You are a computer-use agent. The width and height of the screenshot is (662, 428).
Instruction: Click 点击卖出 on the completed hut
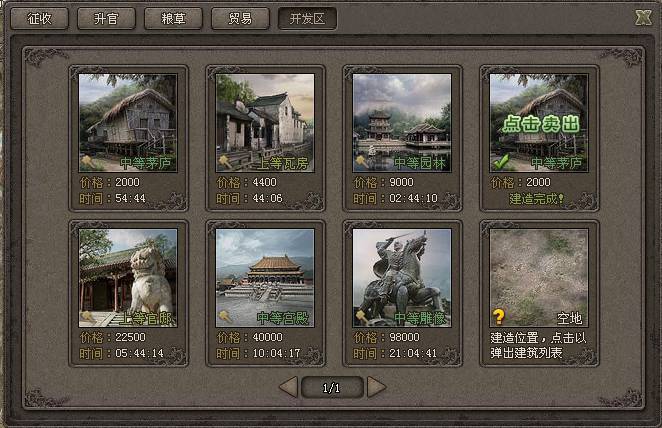(539, 124)
